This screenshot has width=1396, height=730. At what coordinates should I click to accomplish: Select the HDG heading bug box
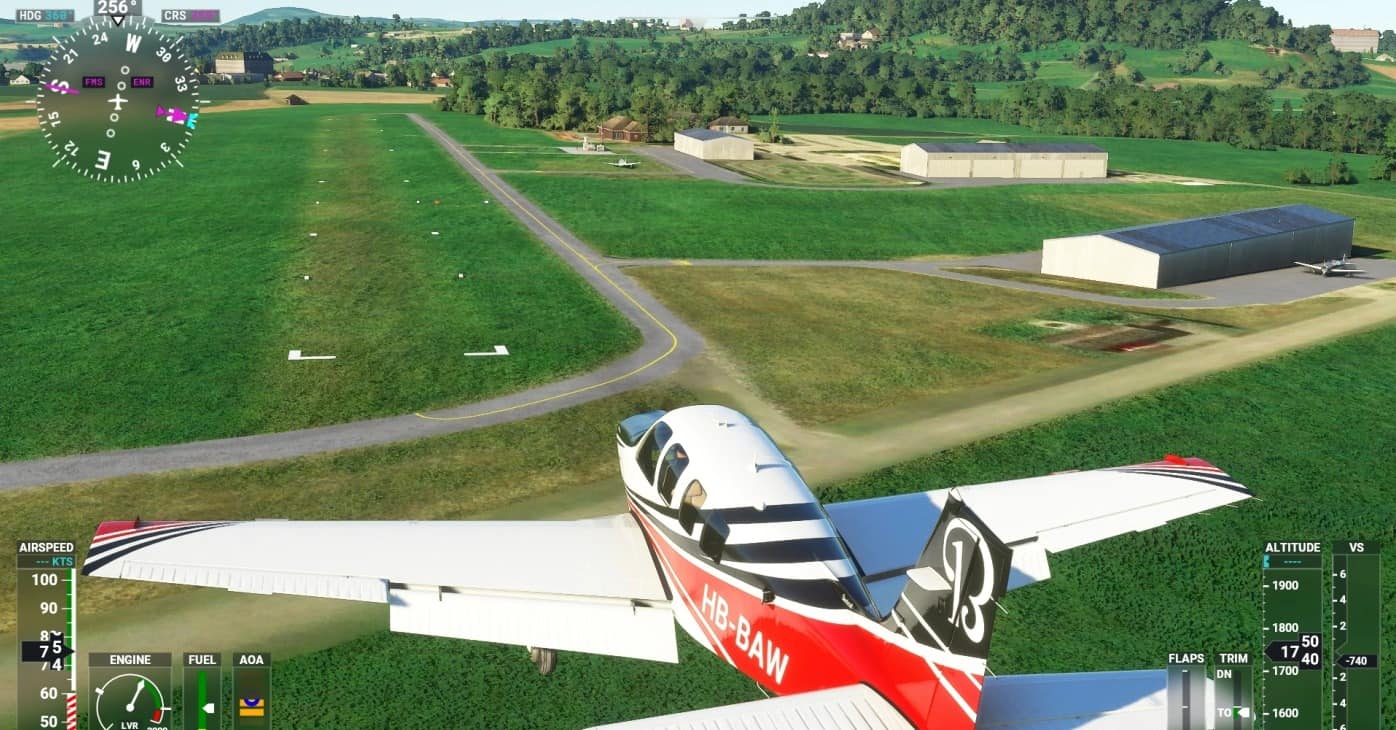(45, 16)
